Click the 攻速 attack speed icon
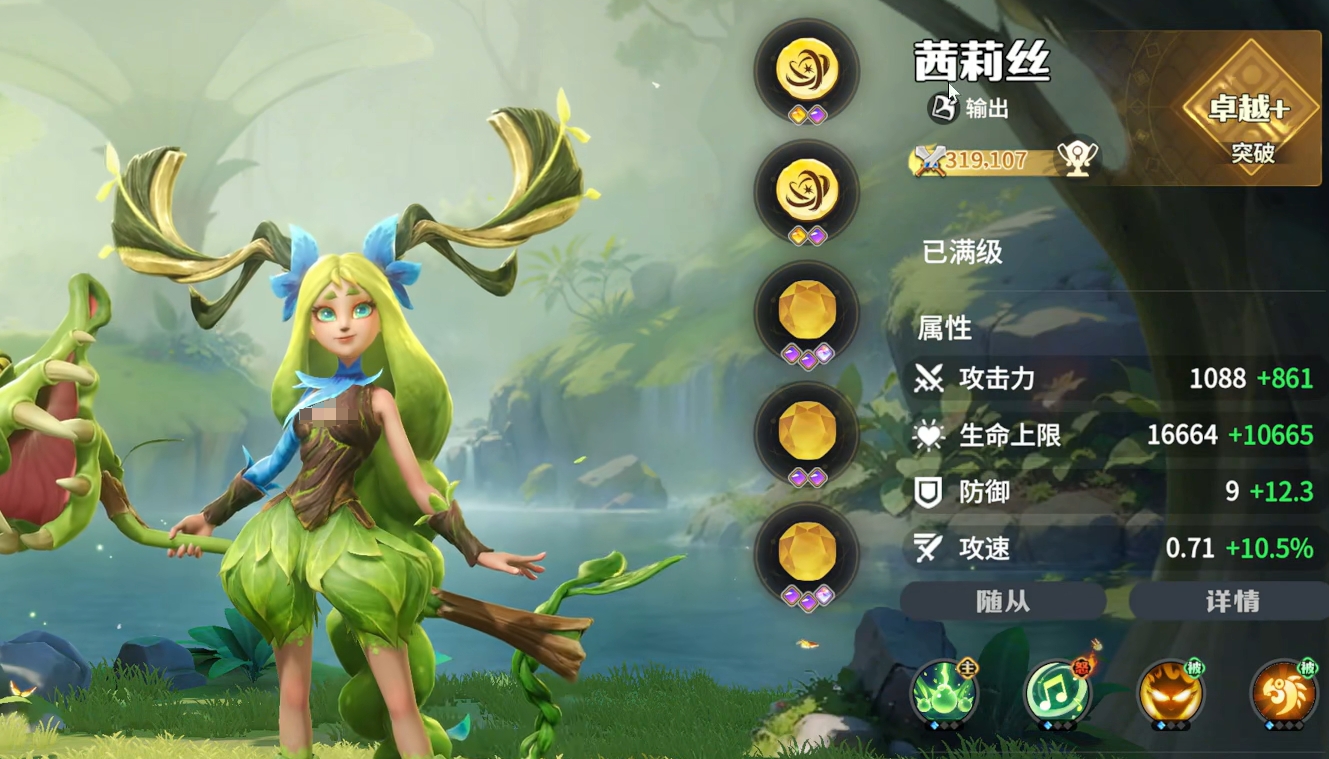The width and height of the screenshot is (1329, 759). [x=930, y=549]
